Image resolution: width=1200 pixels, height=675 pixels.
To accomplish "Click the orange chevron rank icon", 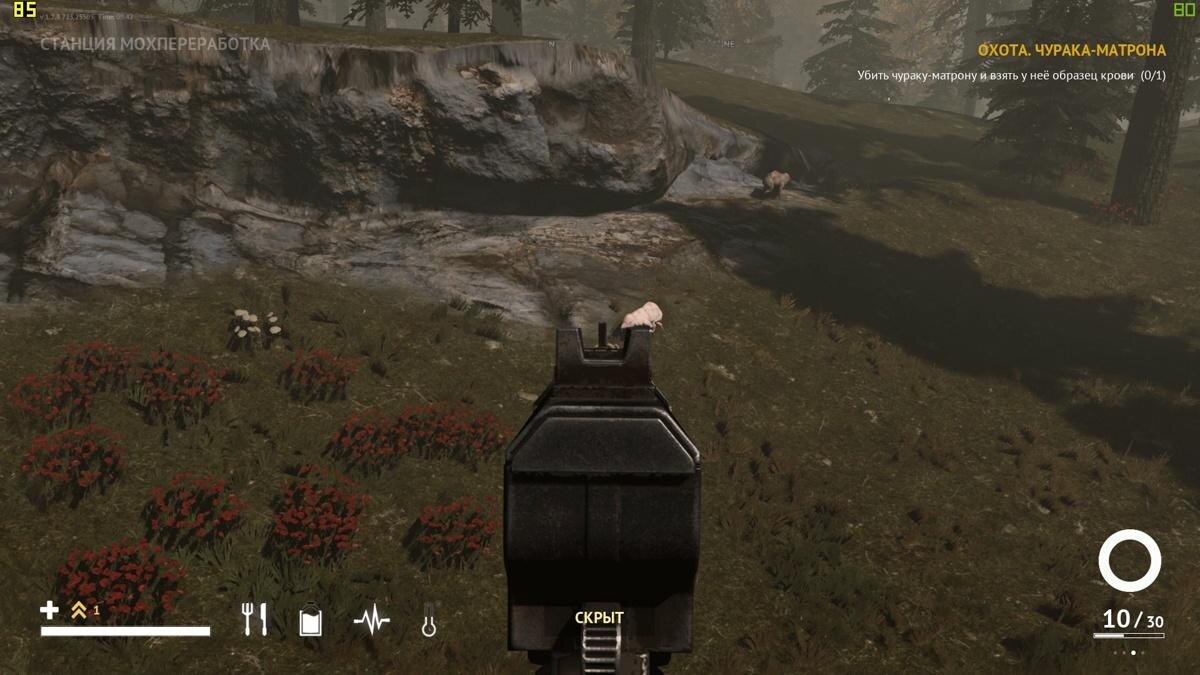I will (x=79, y=609).
